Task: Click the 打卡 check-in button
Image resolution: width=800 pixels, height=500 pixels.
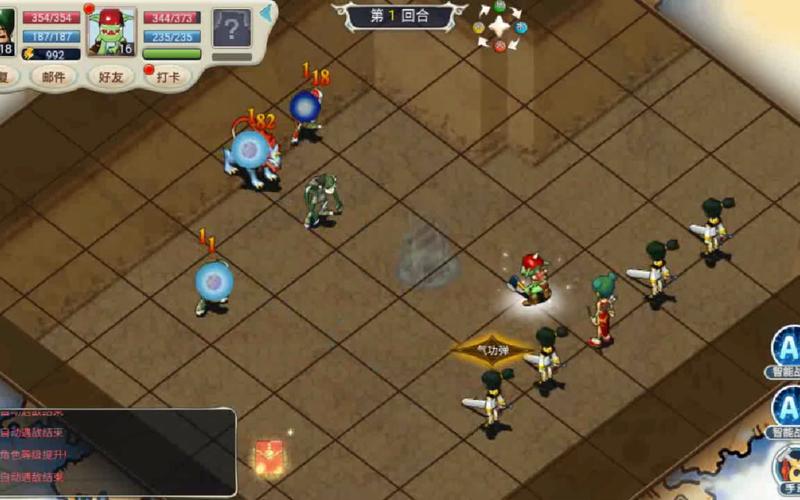Action: pos(168,77)
